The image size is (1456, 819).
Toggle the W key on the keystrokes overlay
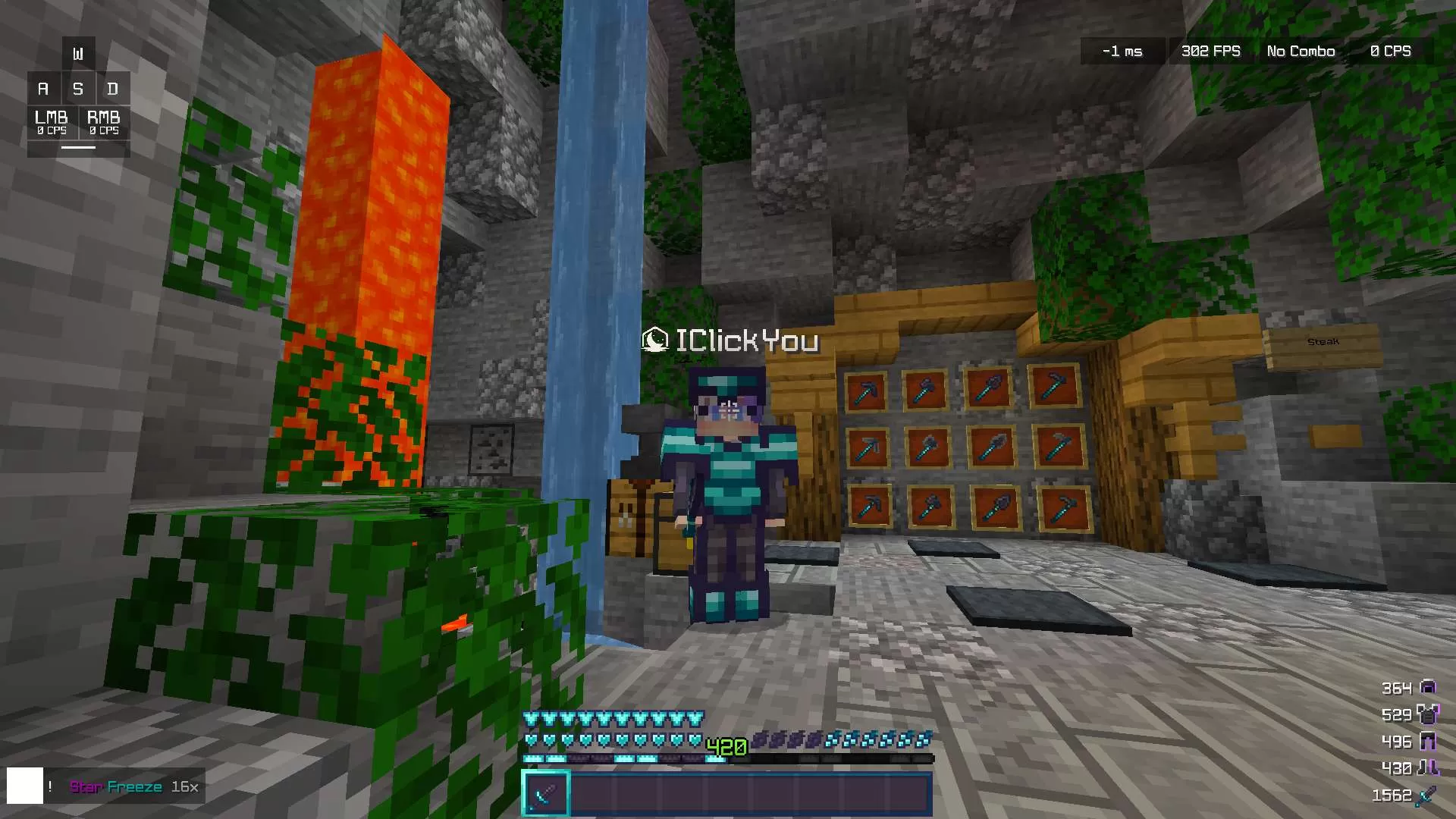tap(78, 53)
